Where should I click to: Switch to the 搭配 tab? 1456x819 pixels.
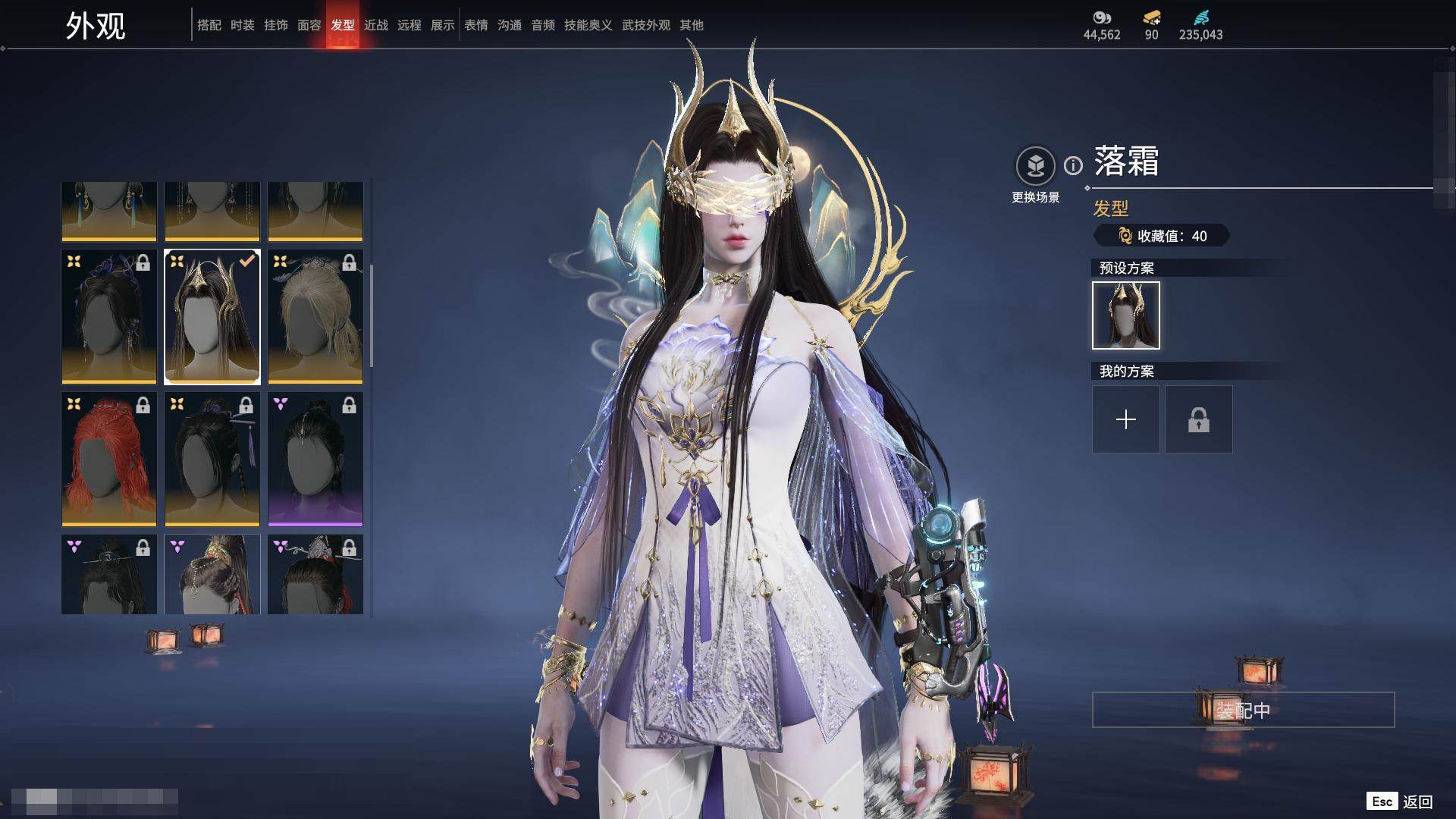209,25
